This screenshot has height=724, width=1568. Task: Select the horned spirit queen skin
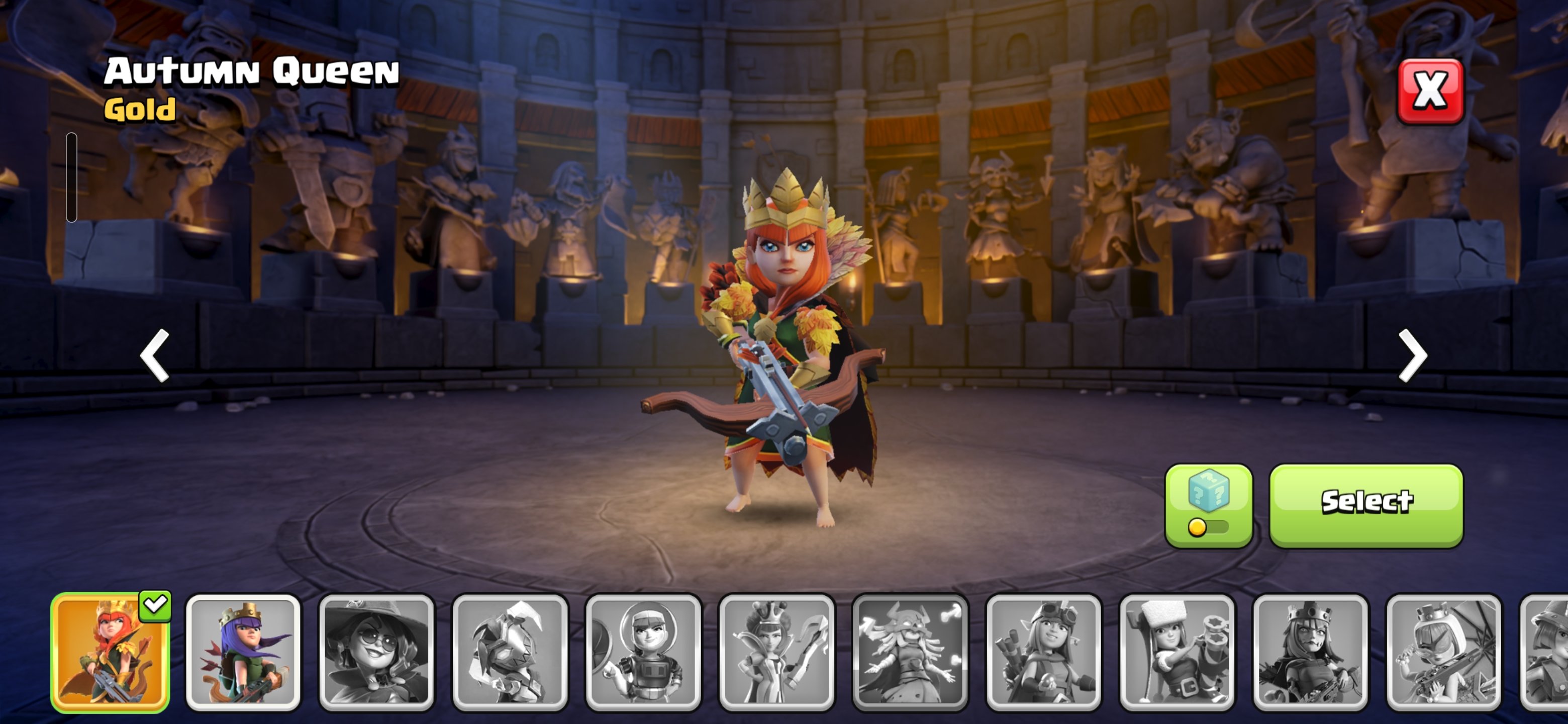910,652
